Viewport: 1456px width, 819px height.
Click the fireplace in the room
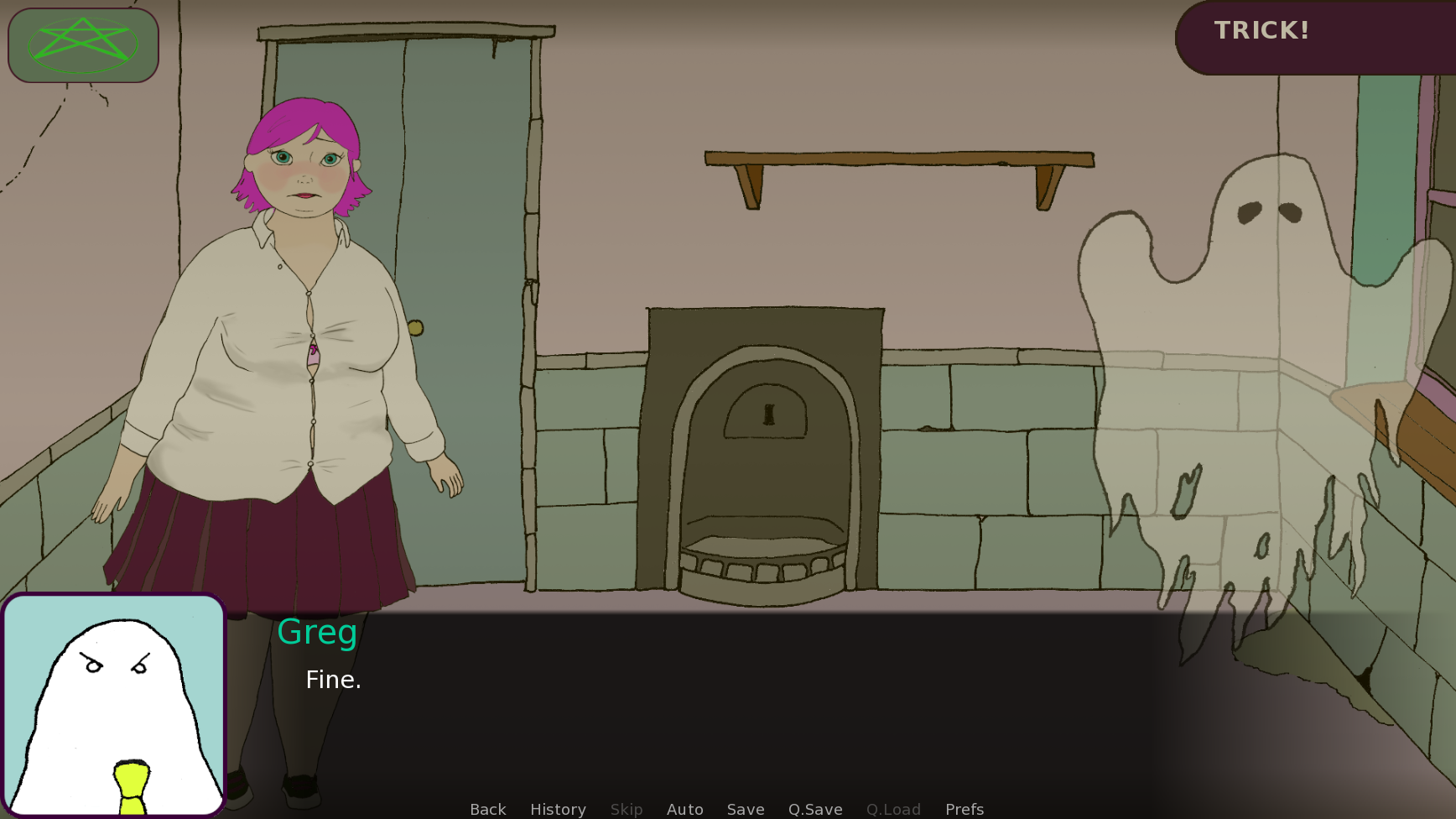tap(763, 445)
